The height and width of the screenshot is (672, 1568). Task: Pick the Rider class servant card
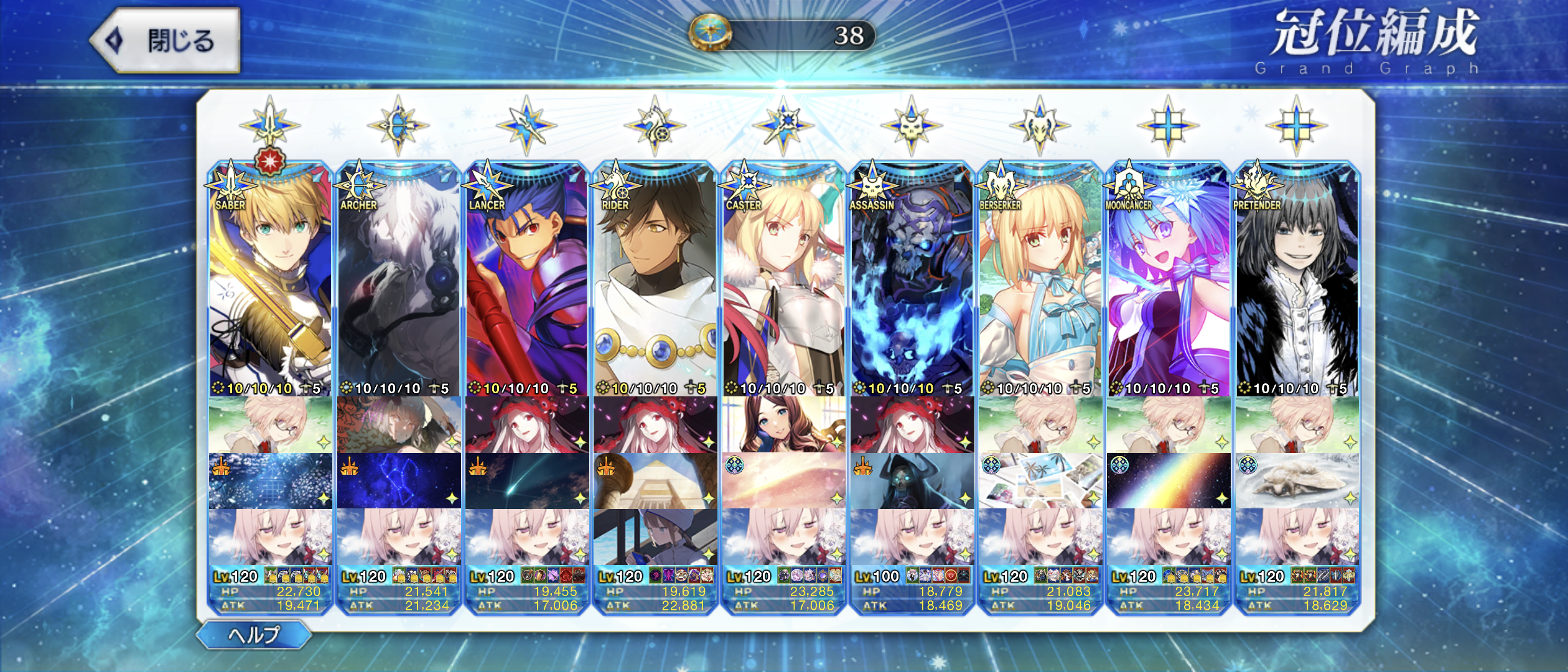pos(655,280)
